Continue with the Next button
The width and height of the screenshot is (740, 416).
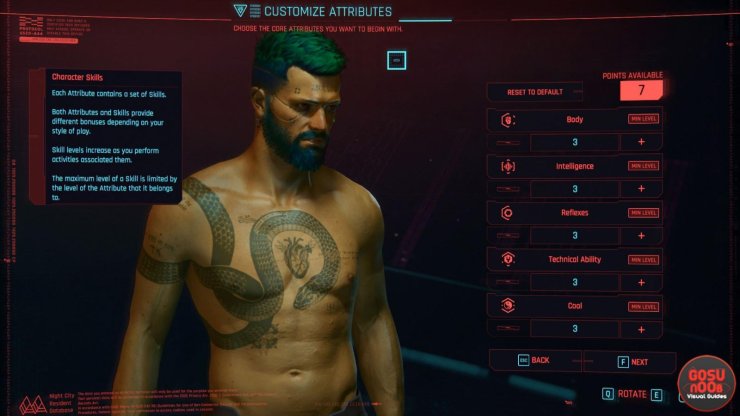(x=631, y=362)
